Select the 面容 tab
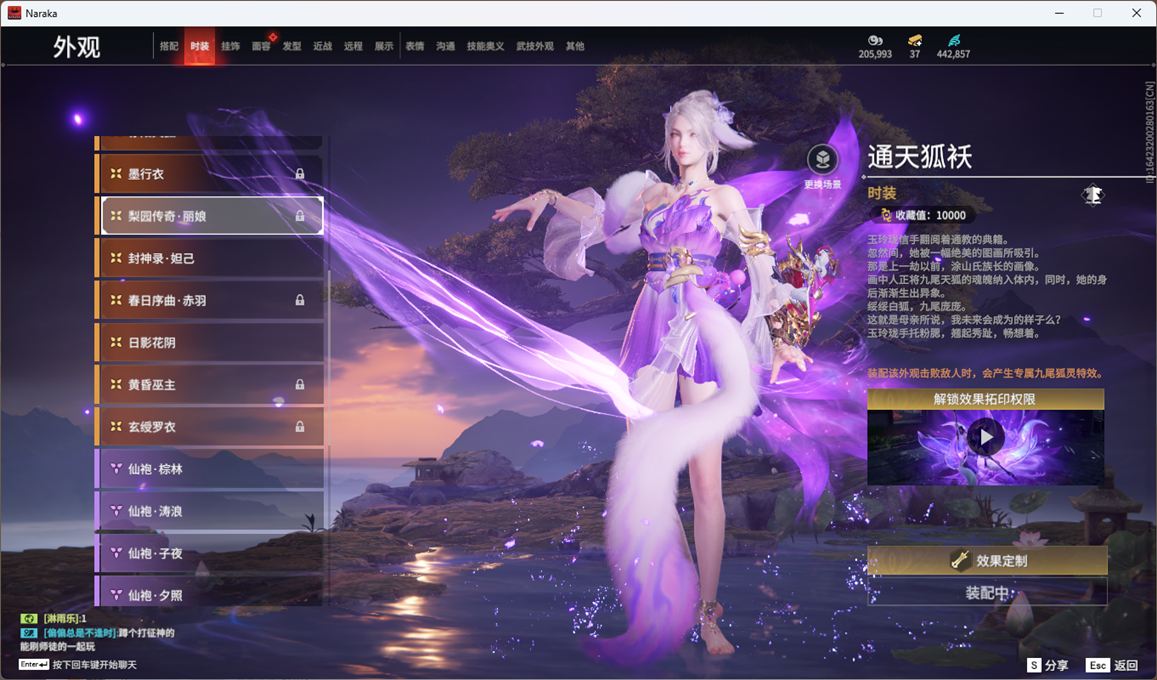The width and height of the screenshot is (1157, 680). pyautogui.click(x=261, y=46)
